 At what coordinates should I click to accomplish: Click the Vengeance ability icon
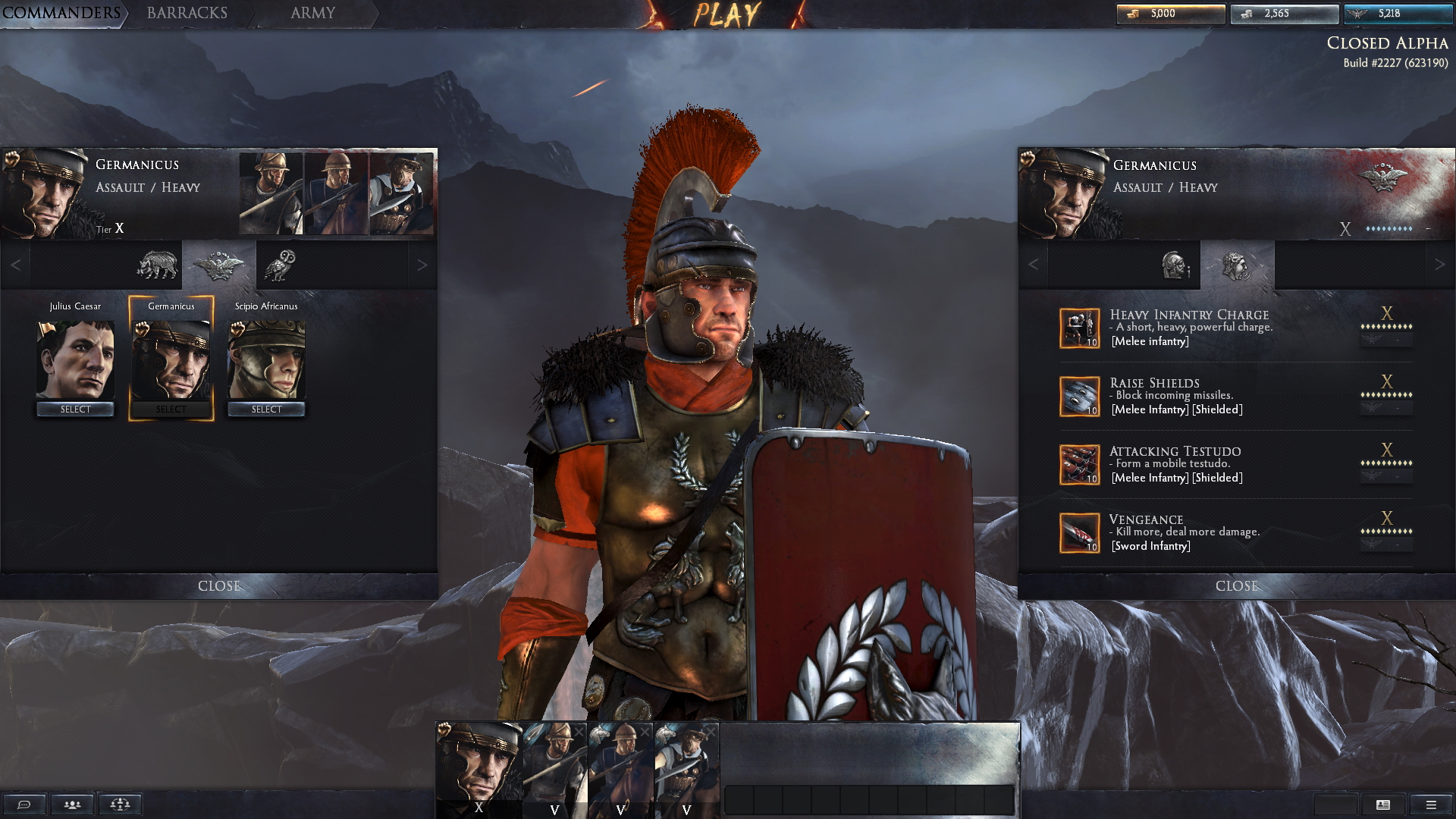(x=1080, y=532)
